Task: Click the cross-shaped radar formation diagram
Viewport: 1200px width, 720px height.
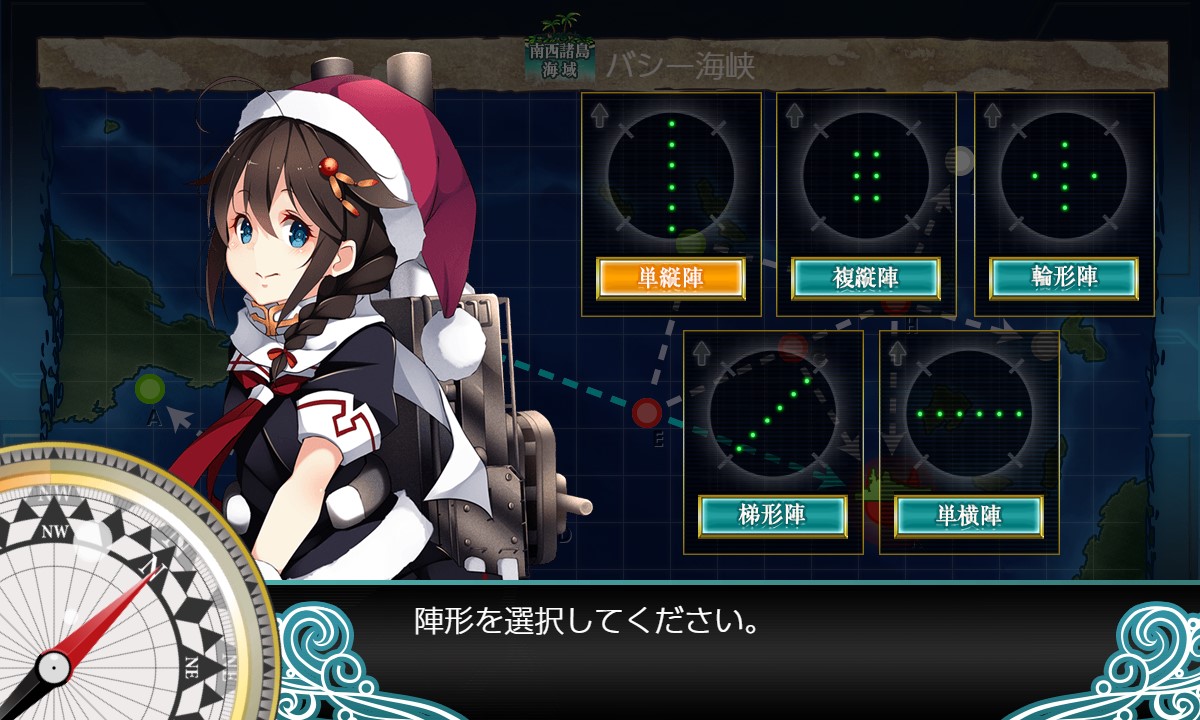Action: pos(1064,176)
